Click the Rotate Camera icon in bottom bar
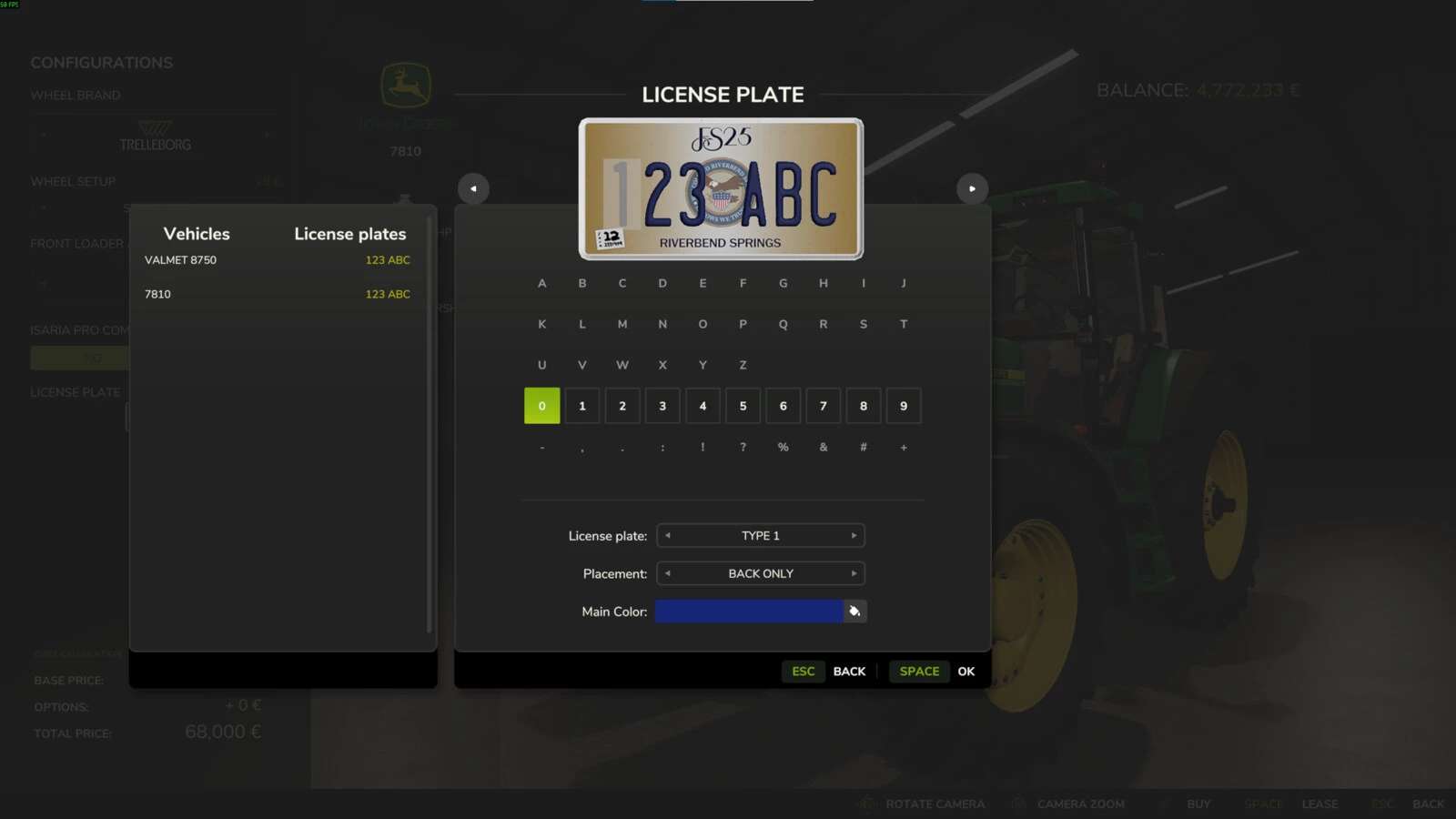Viewport: 1456px width, 819px height. click(x=864, y=804)
